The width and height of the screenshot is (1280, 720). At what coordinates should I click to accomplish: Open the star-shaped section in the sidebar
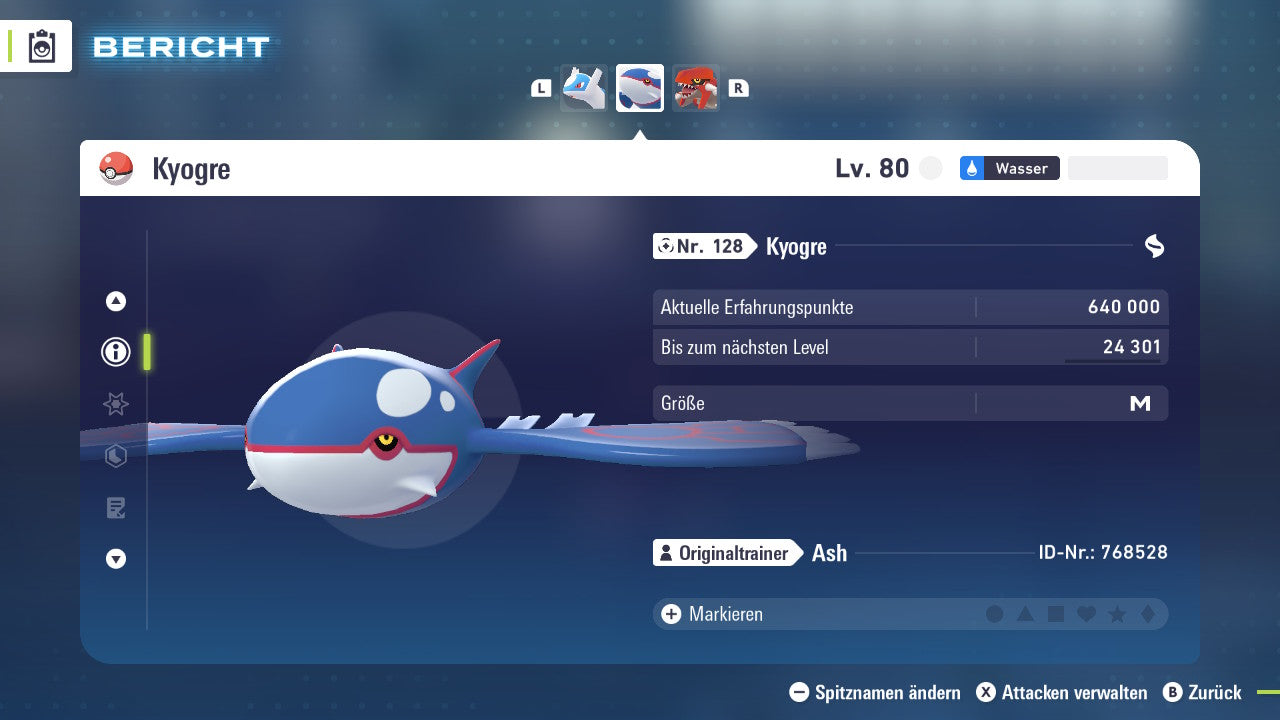click(x=115, y=404)
